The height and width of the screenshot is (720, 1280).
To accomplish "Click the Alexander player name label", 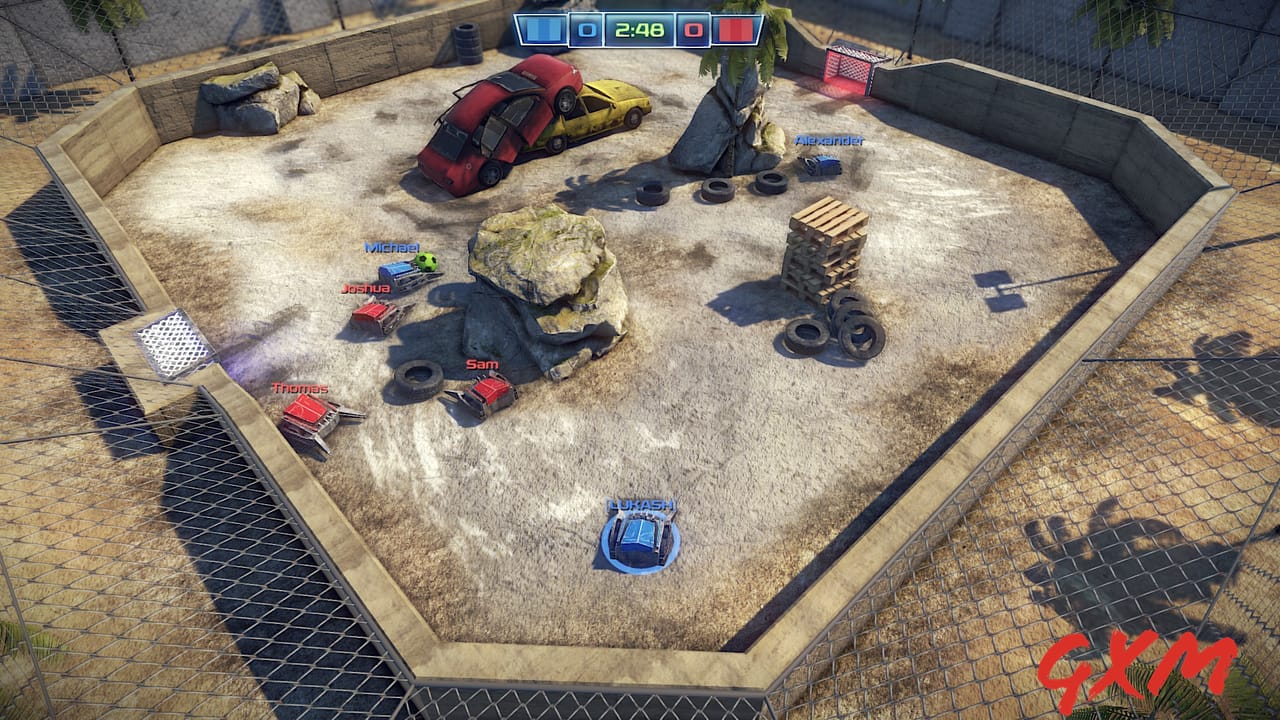I will [x=830, y=141].
